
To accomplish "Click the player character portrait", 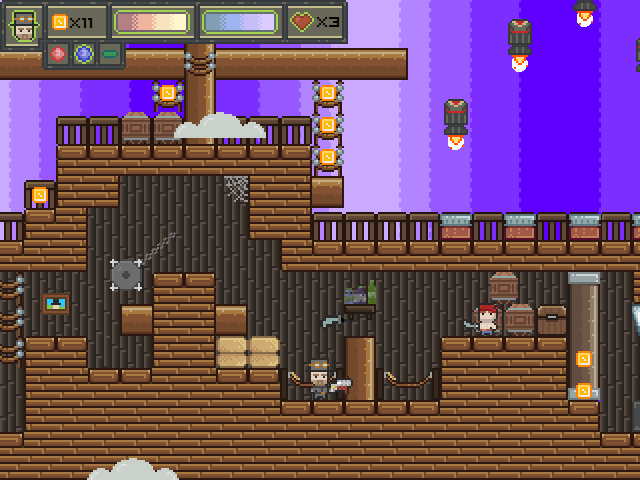I will [23, 24].
